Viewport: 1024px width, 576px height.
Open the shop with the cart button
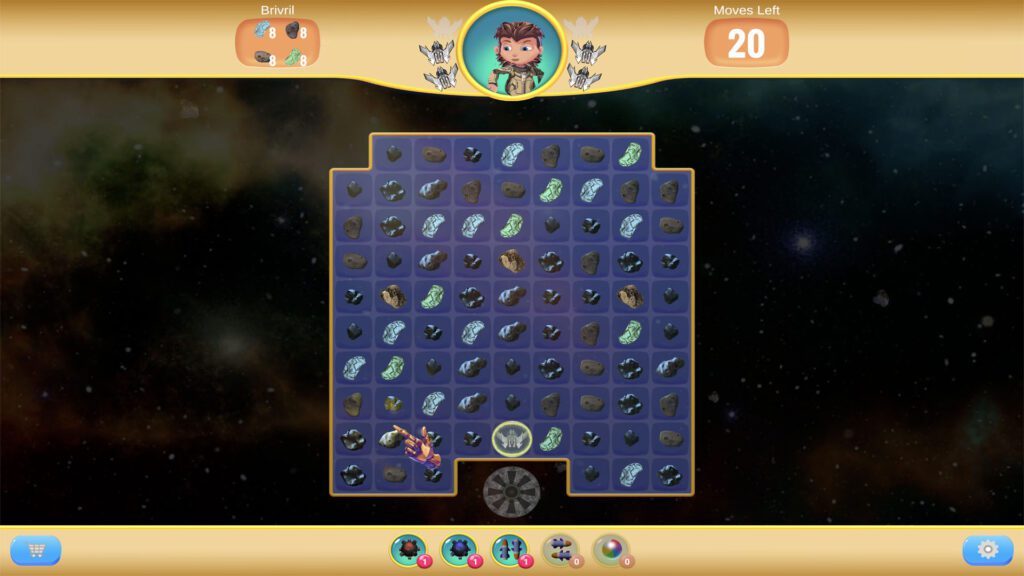pyautogui.click(x=36, y=550)
